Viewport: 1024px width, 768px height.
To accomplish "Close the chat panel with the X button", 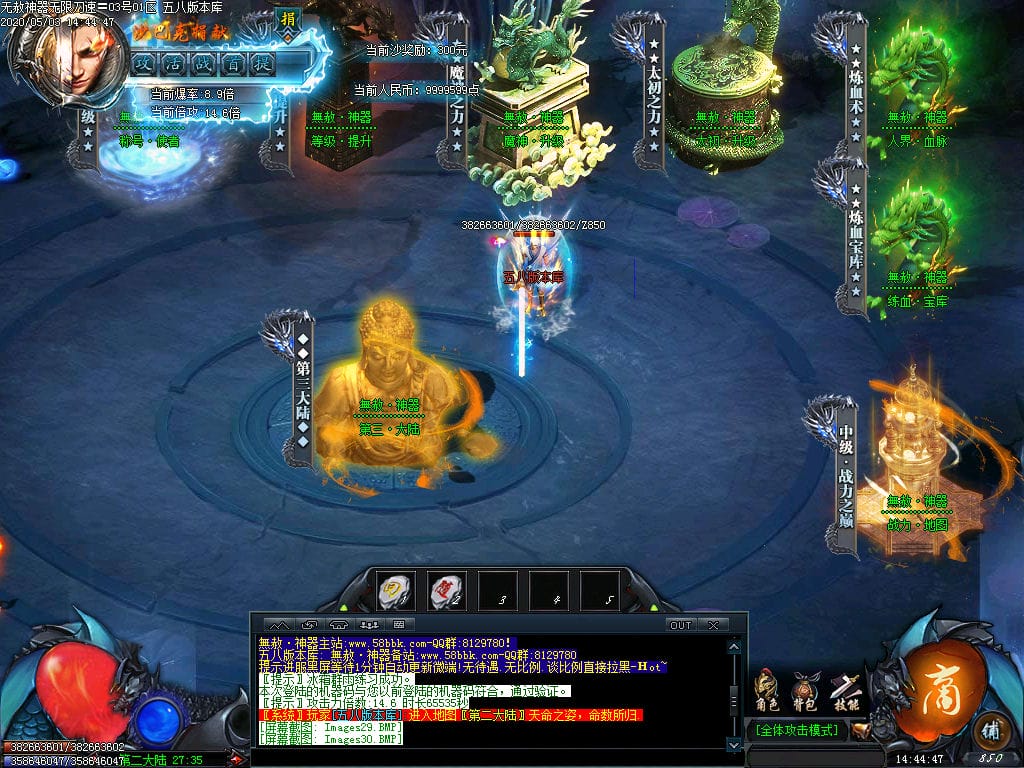I will coord(713,625).
